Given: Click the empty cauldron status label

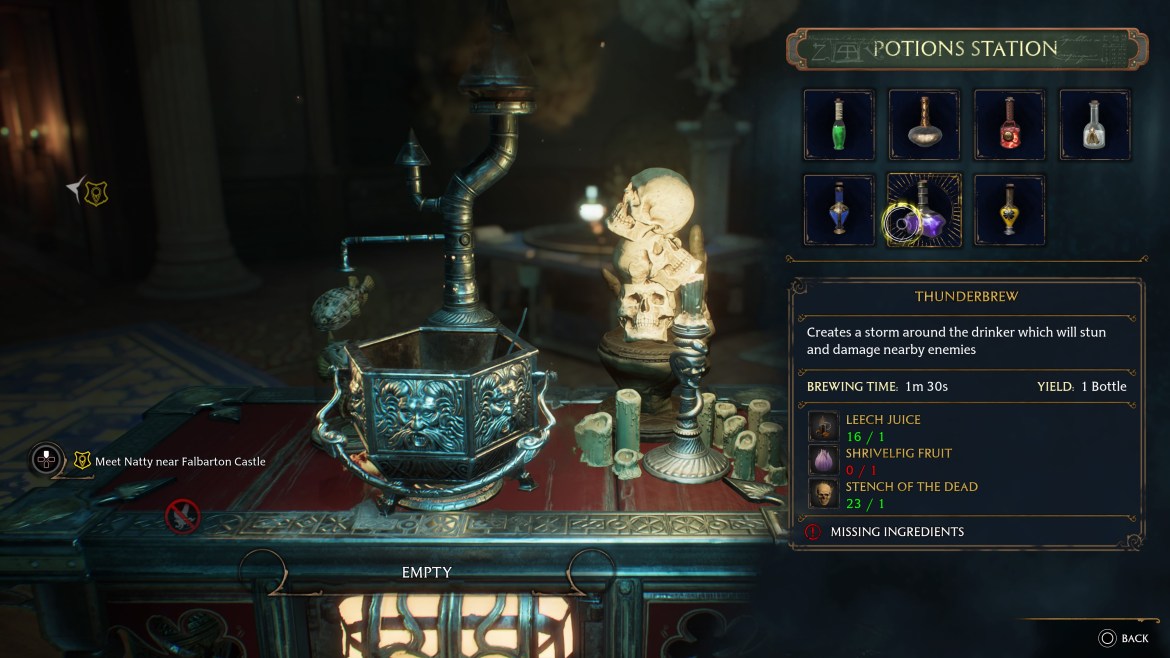Looking at the screenshot, I should [x=427, y=573].
